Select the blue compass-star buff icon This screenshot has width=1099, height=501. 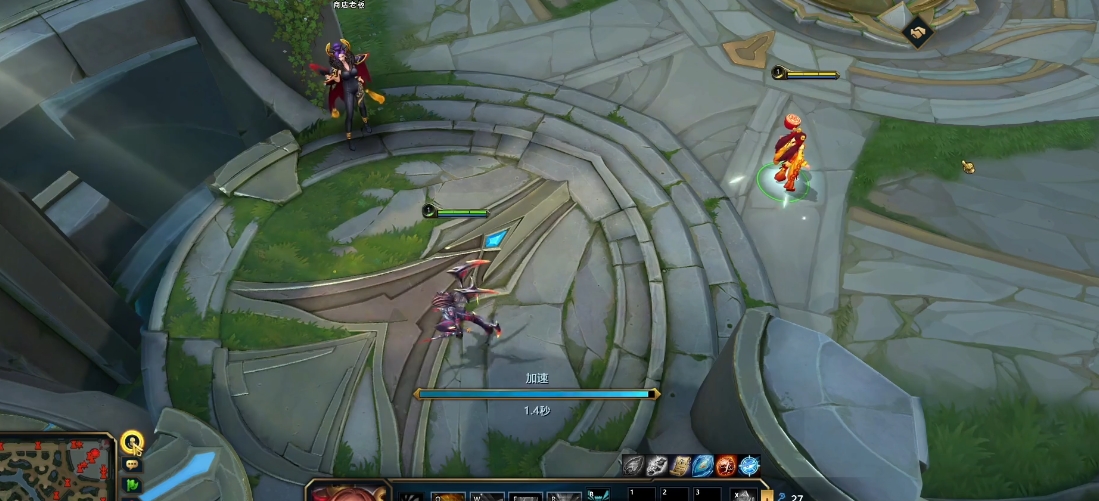point(749,465)
